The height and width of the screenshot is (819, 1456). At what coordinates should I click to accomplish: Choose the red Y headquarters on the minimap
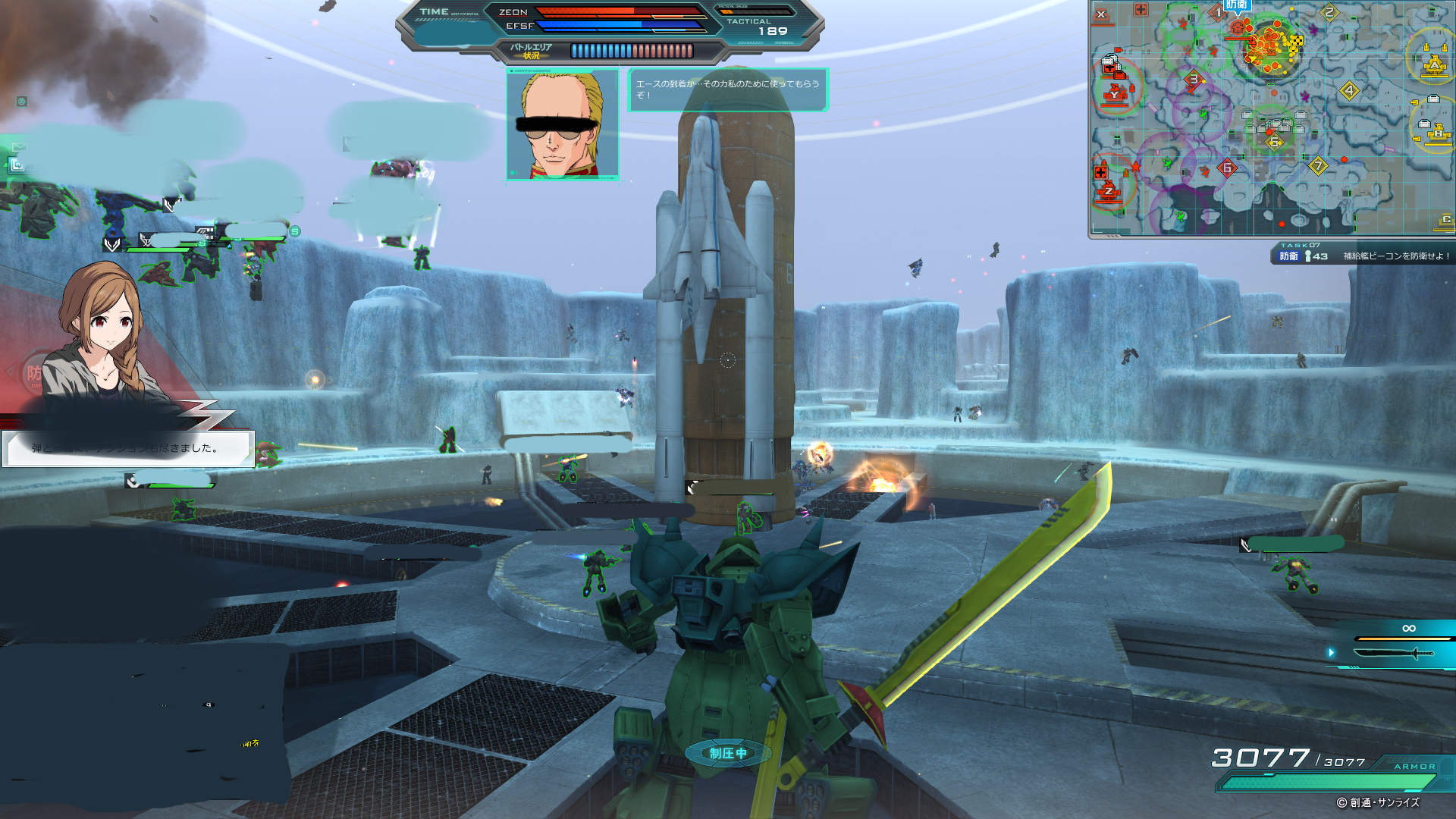click(x=1116, y=95)
